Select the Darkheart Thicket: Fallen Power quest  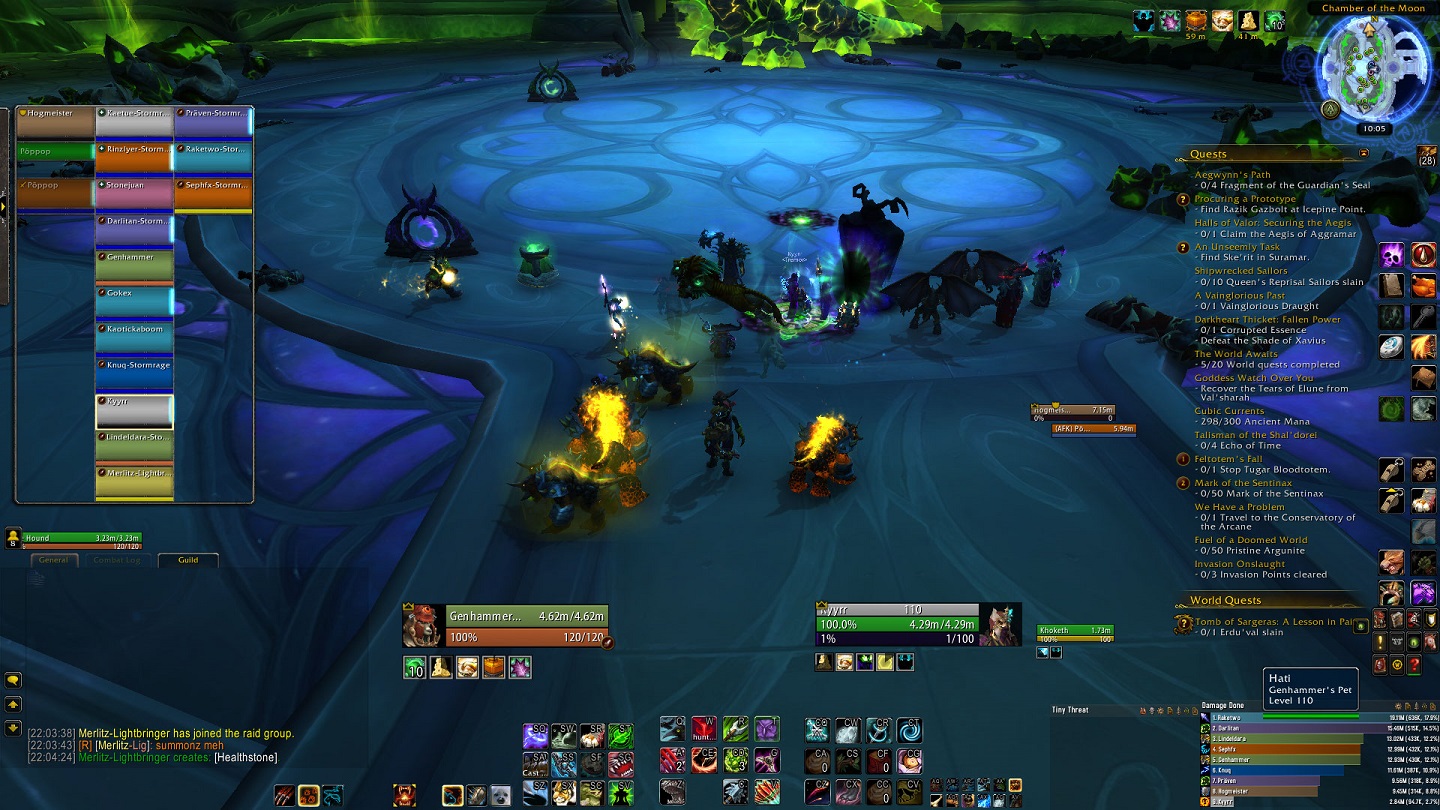tap(1267, 319)
